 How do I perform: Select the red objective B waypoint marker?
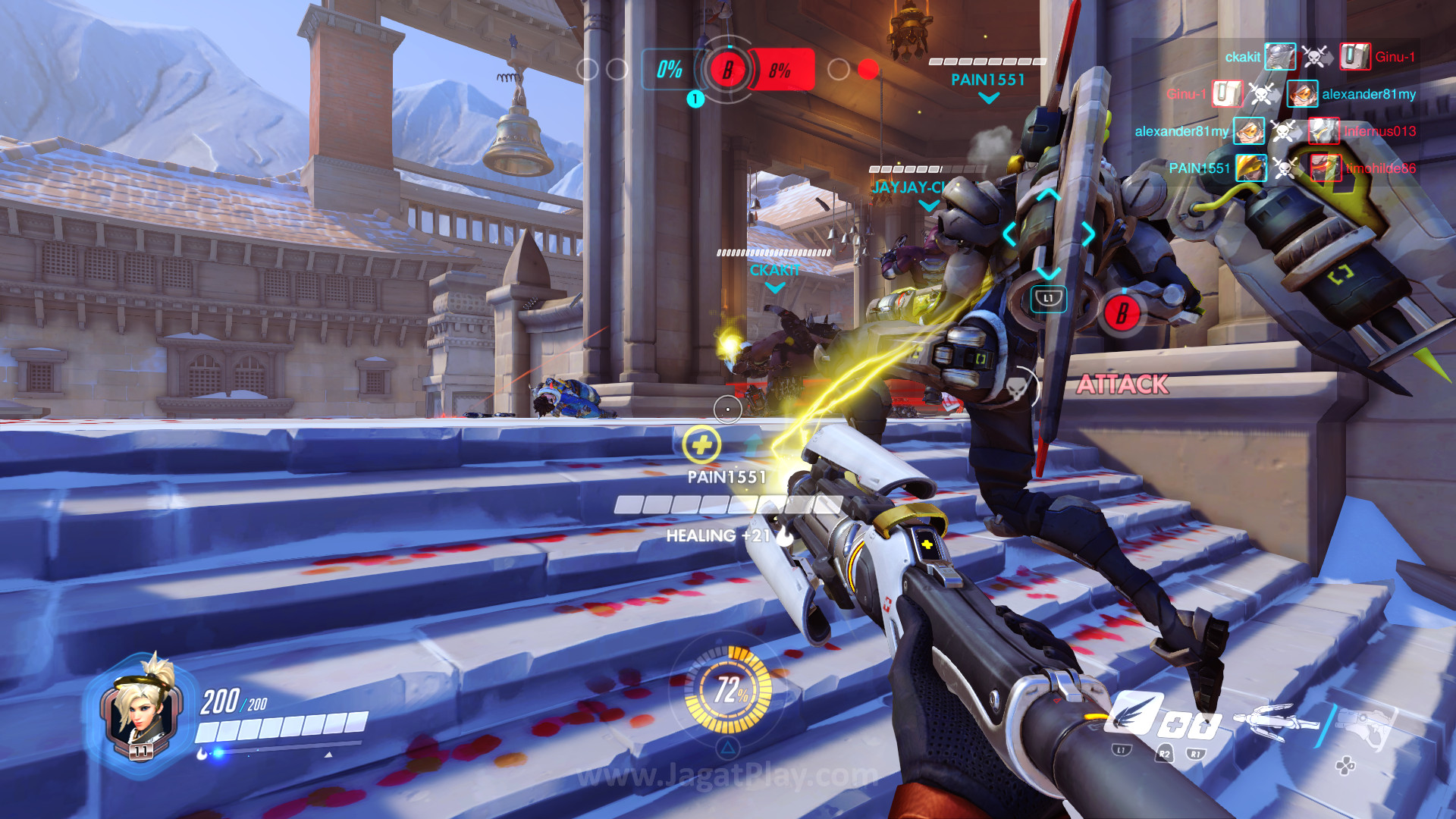pyautogui.click(x=1122, y=312)
